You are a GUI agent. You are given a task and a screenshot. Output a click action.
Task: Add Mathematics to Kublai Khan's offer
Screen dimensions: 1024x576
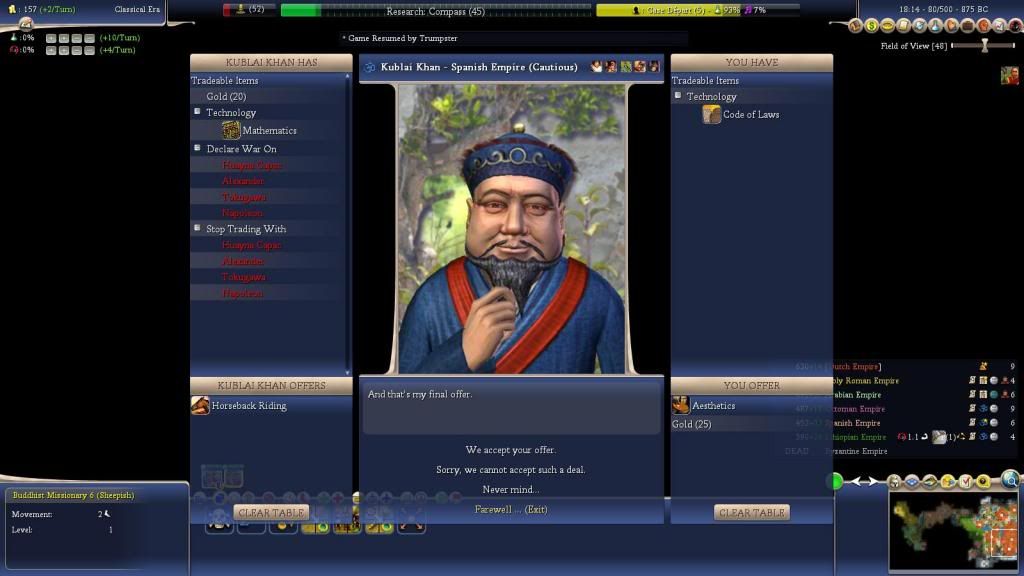pyautogui.click(x=268, y=131)
